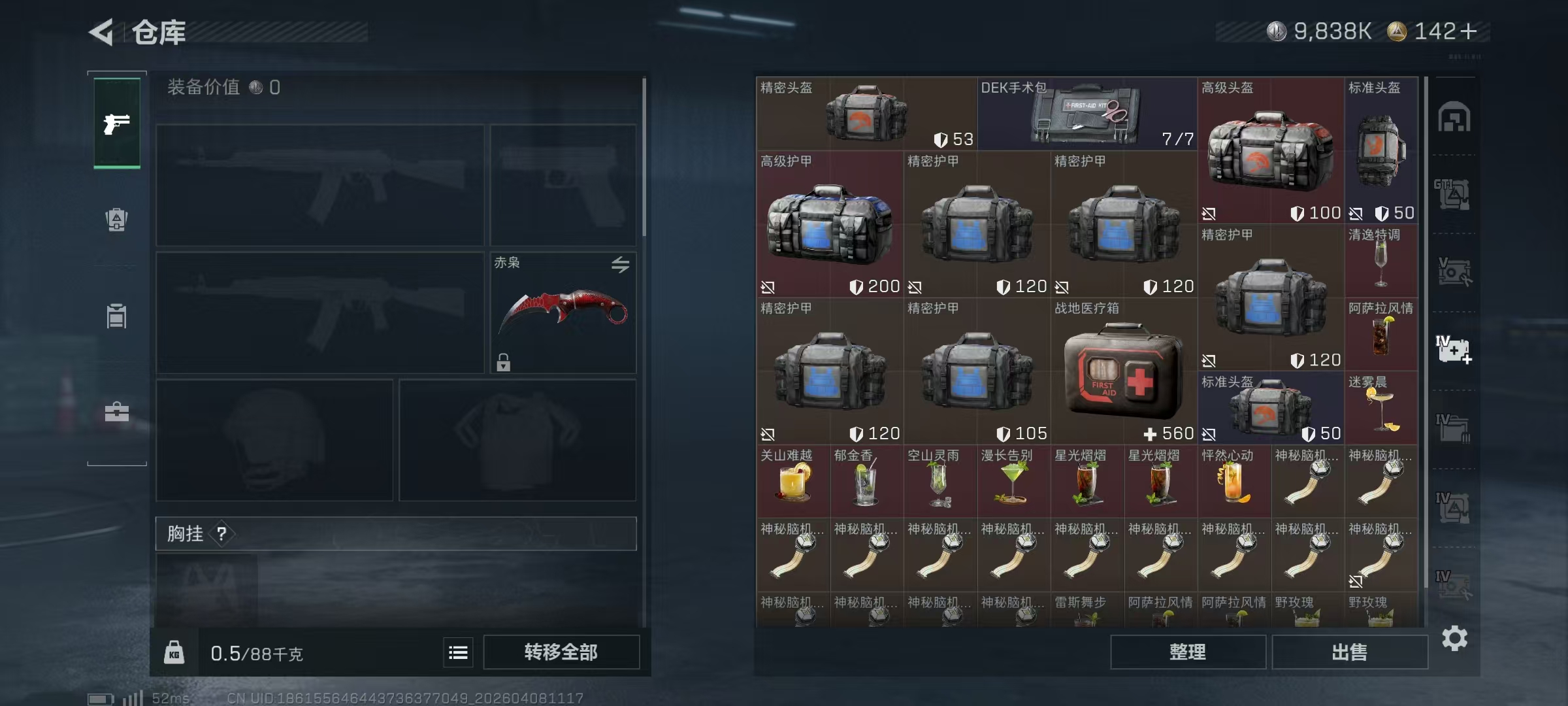This screenshot has width=1568, height=706.
Task: Select the 高级护甲 bag with 200 durability
Action: (830, 224)
